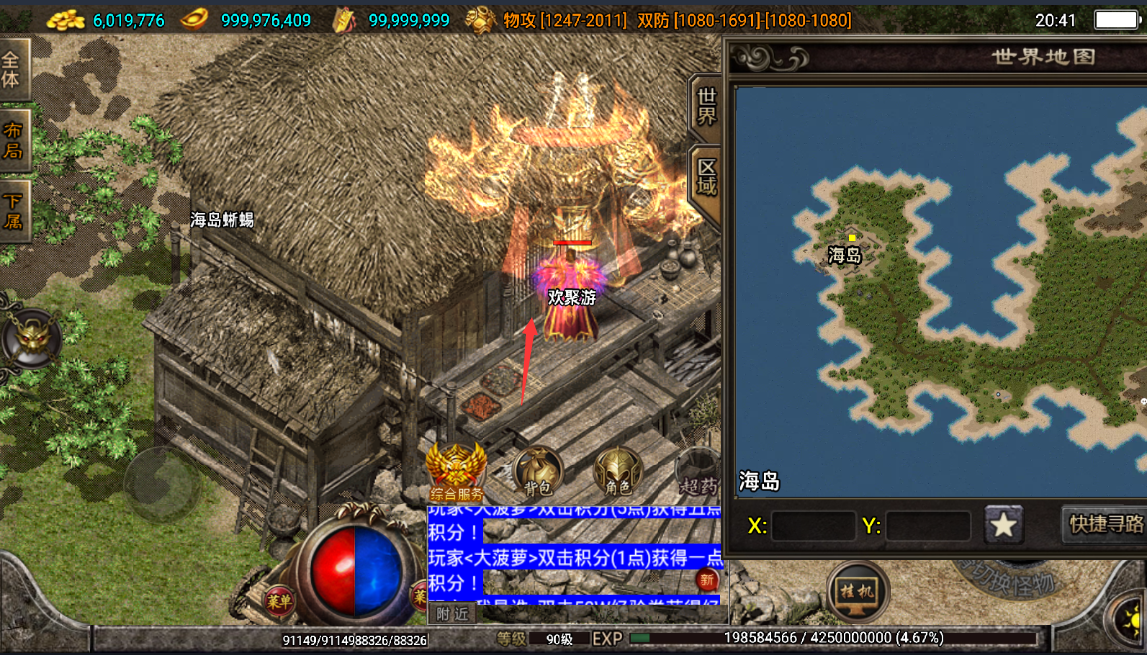1147x656 pixels.
Task: Switch to the 区域 map tab
Action: tap(706, 177)
